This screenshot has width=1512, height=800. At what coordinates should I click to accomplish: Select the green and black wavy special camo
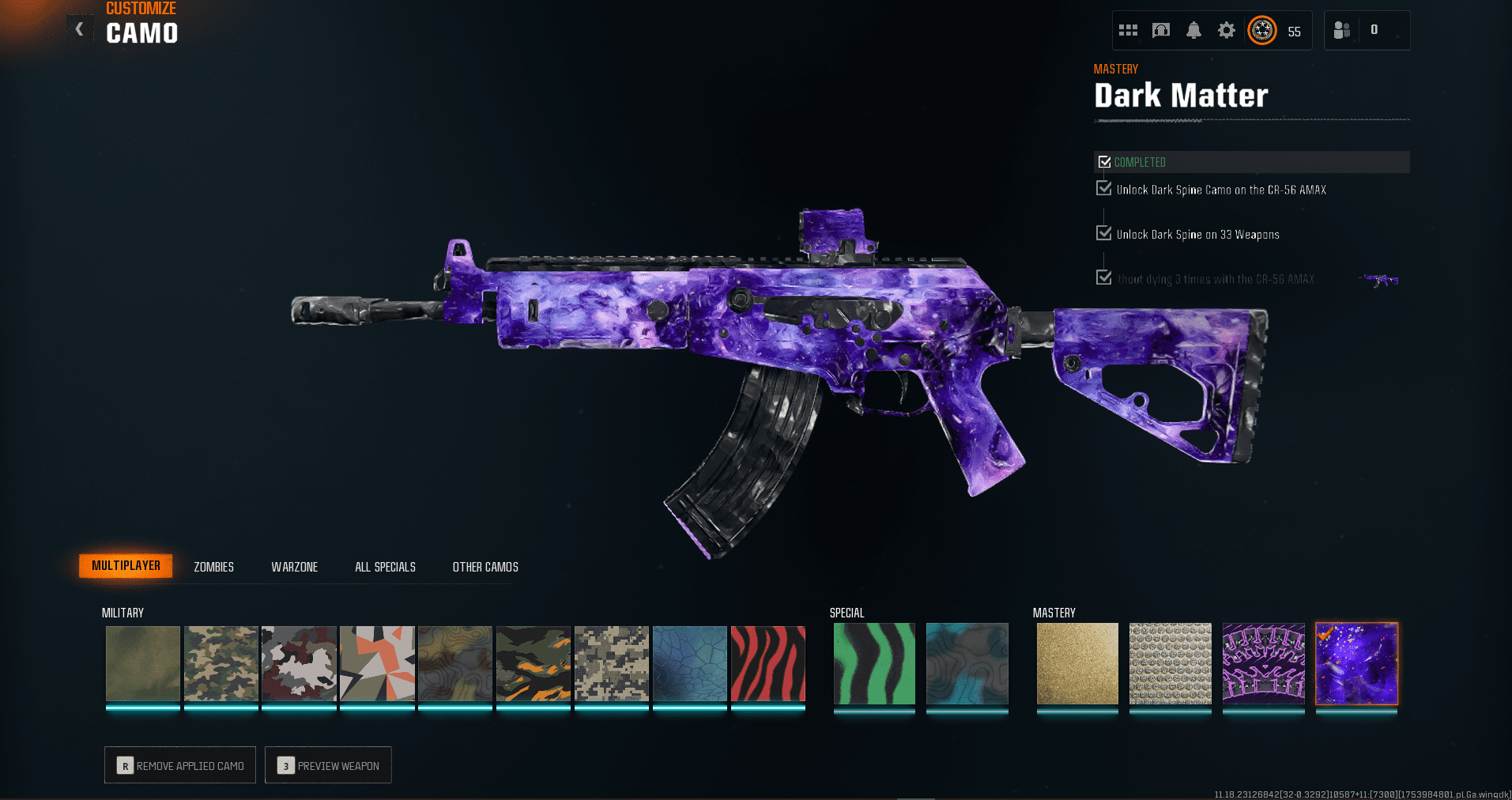tap(874, 663)
